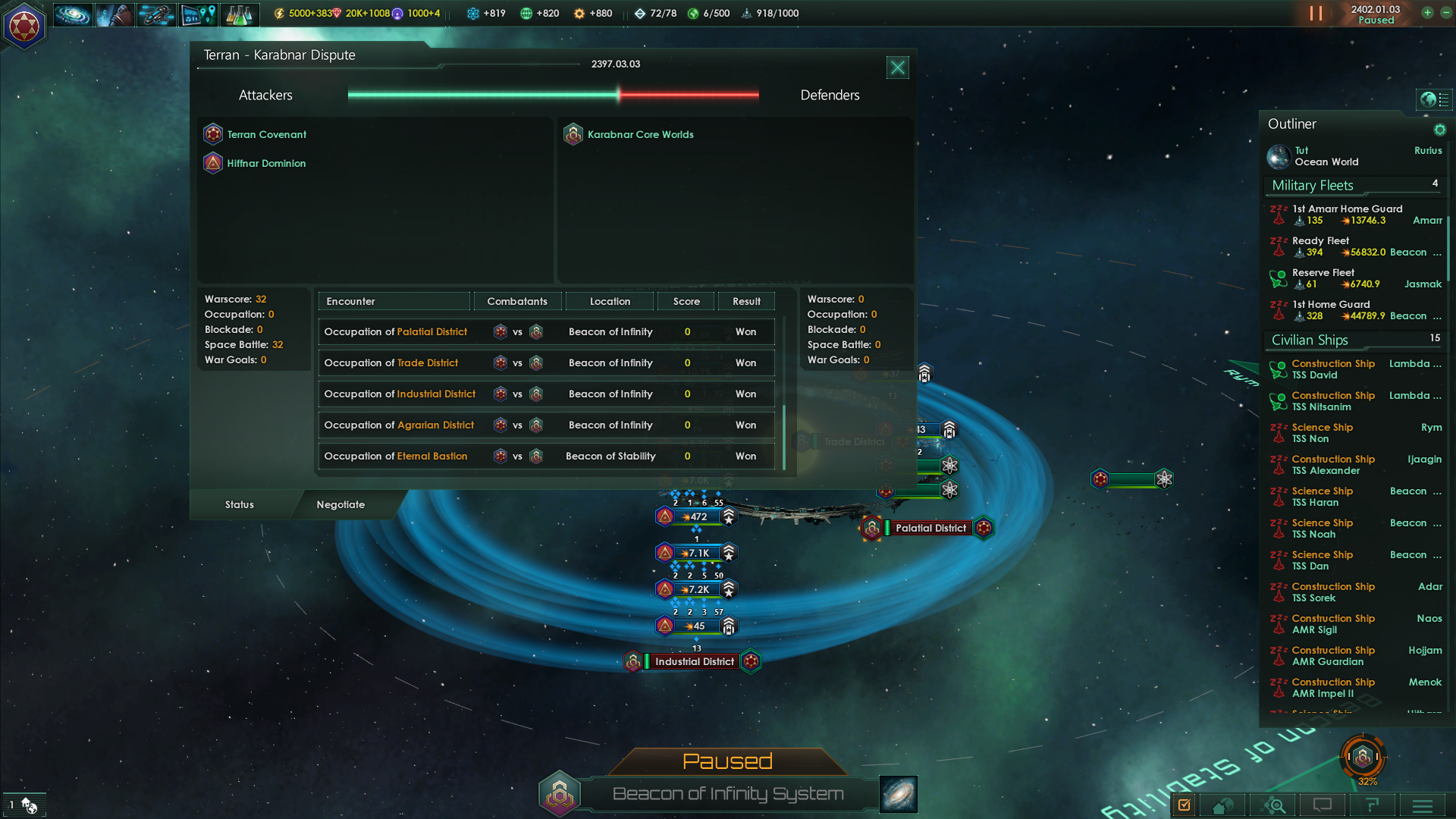1456x819 pixels.
Task: Toggle the game pause button
Action: pyautogui.click(x=1316, y=14)
